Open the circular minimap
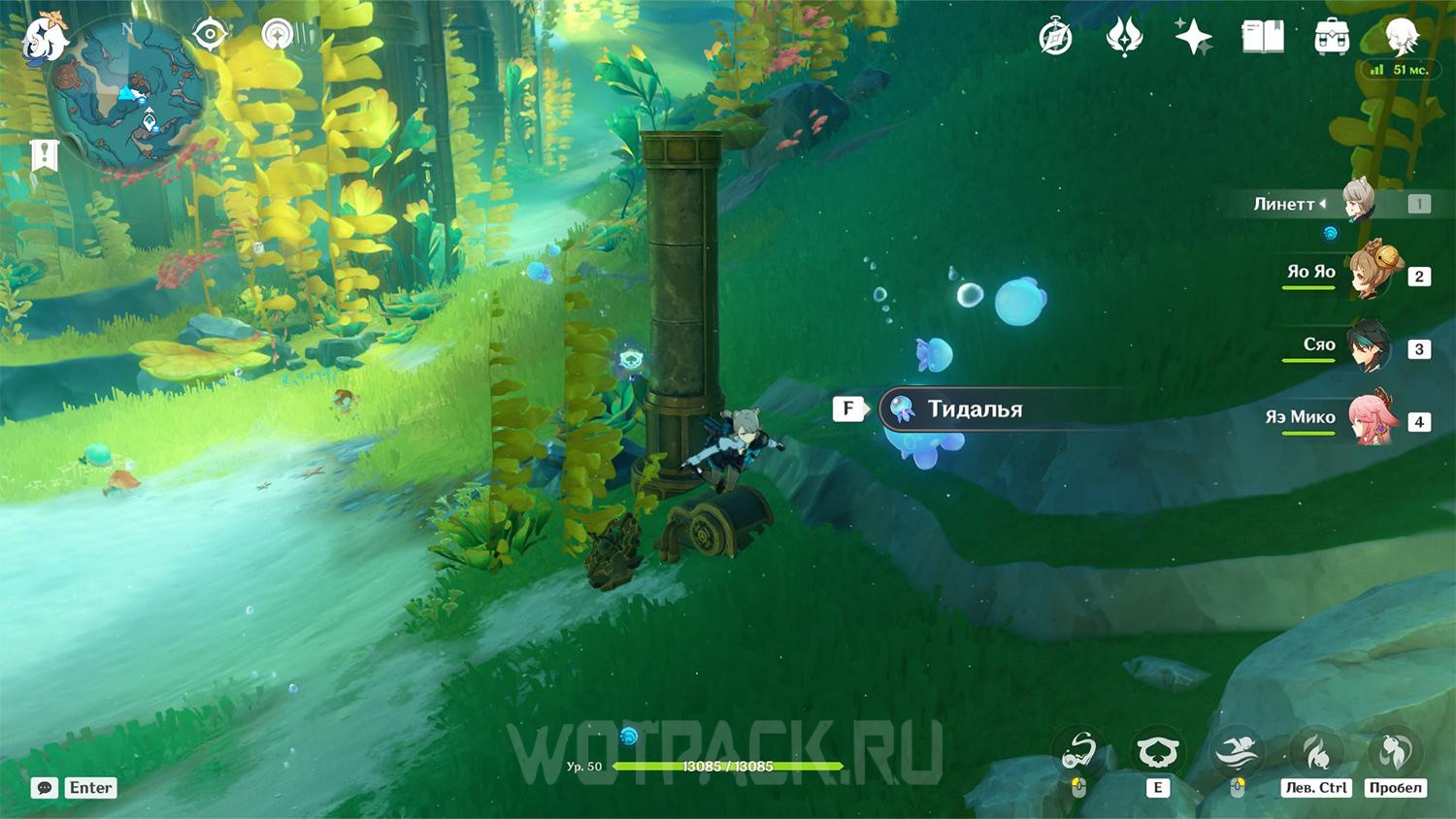The width and height of the screenshot is (1456, 819). click(127, 94)
